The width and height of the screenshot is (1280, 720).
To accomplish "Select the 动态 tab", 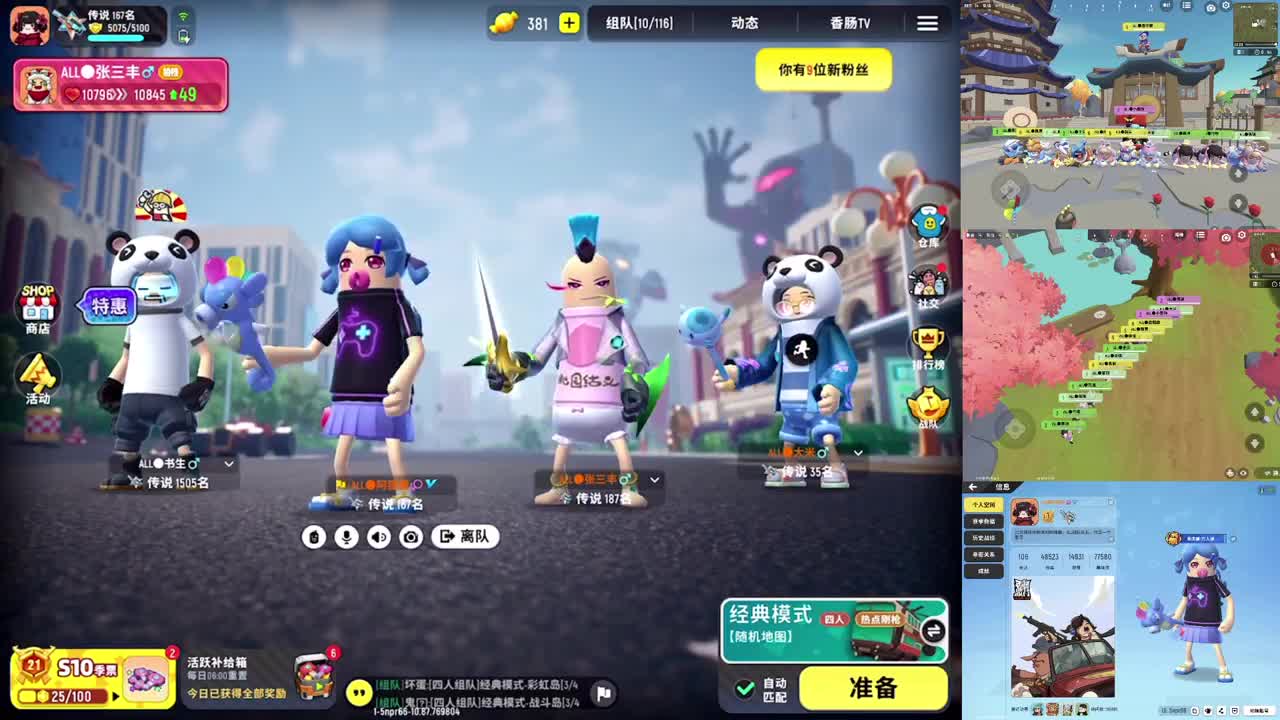I will click(744, 23).
